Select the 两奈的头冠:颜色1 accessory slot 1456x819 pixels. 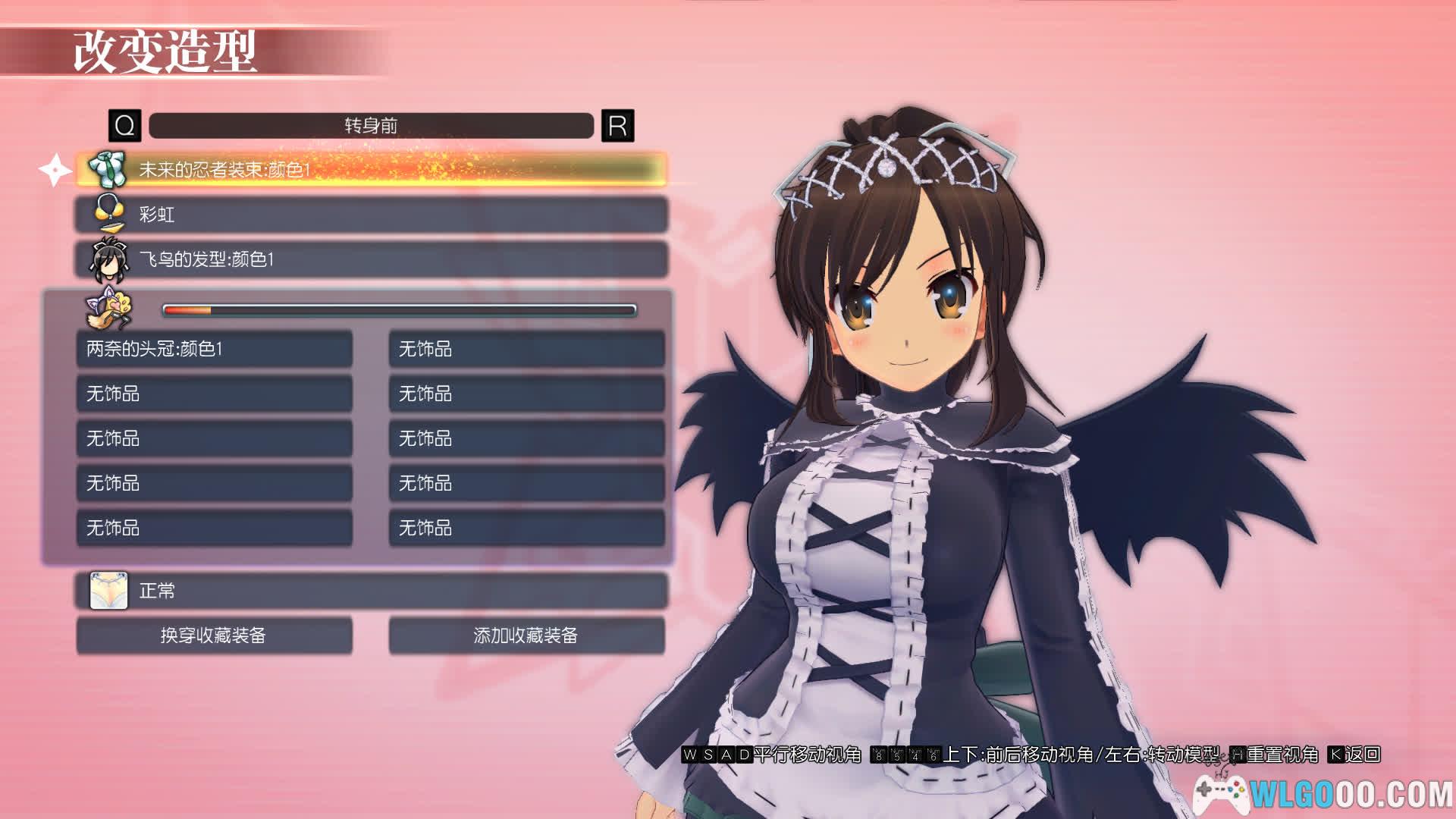point(215,349)
